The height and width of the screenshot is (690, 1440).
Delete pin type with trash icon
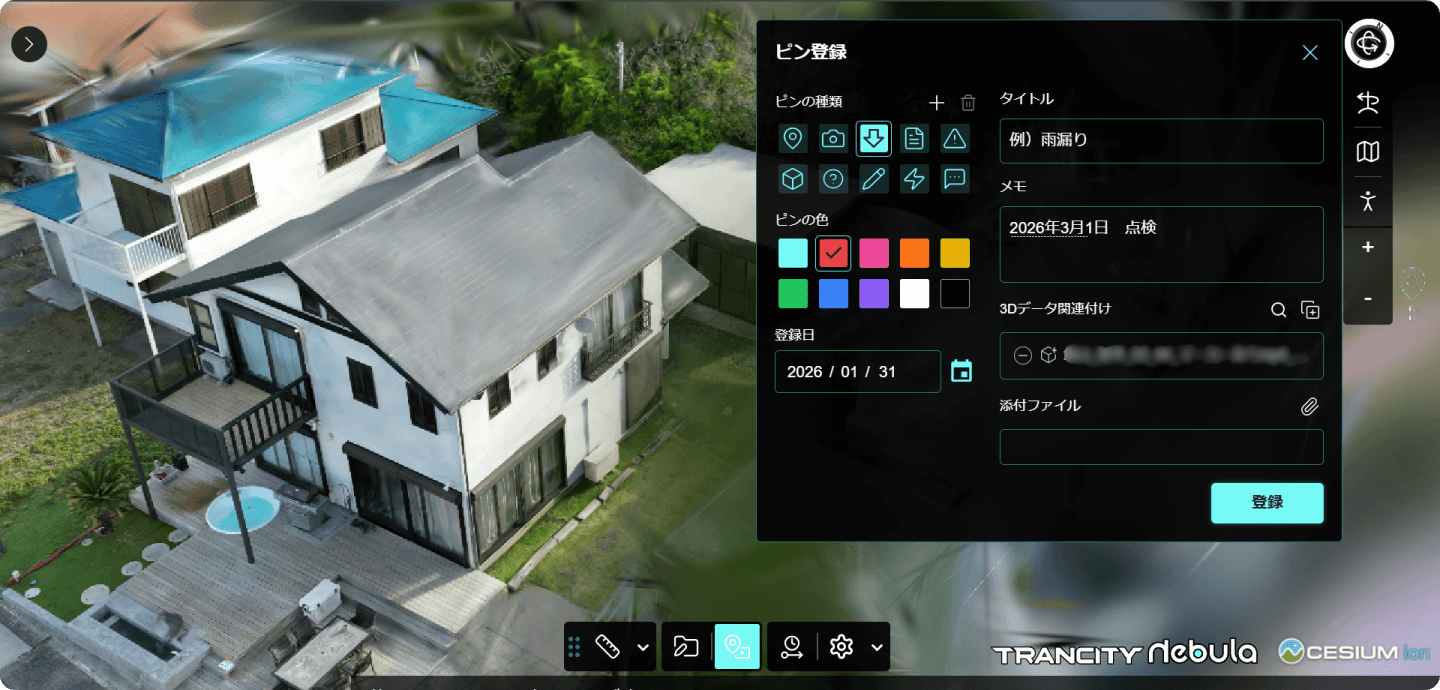pos(968,102)
